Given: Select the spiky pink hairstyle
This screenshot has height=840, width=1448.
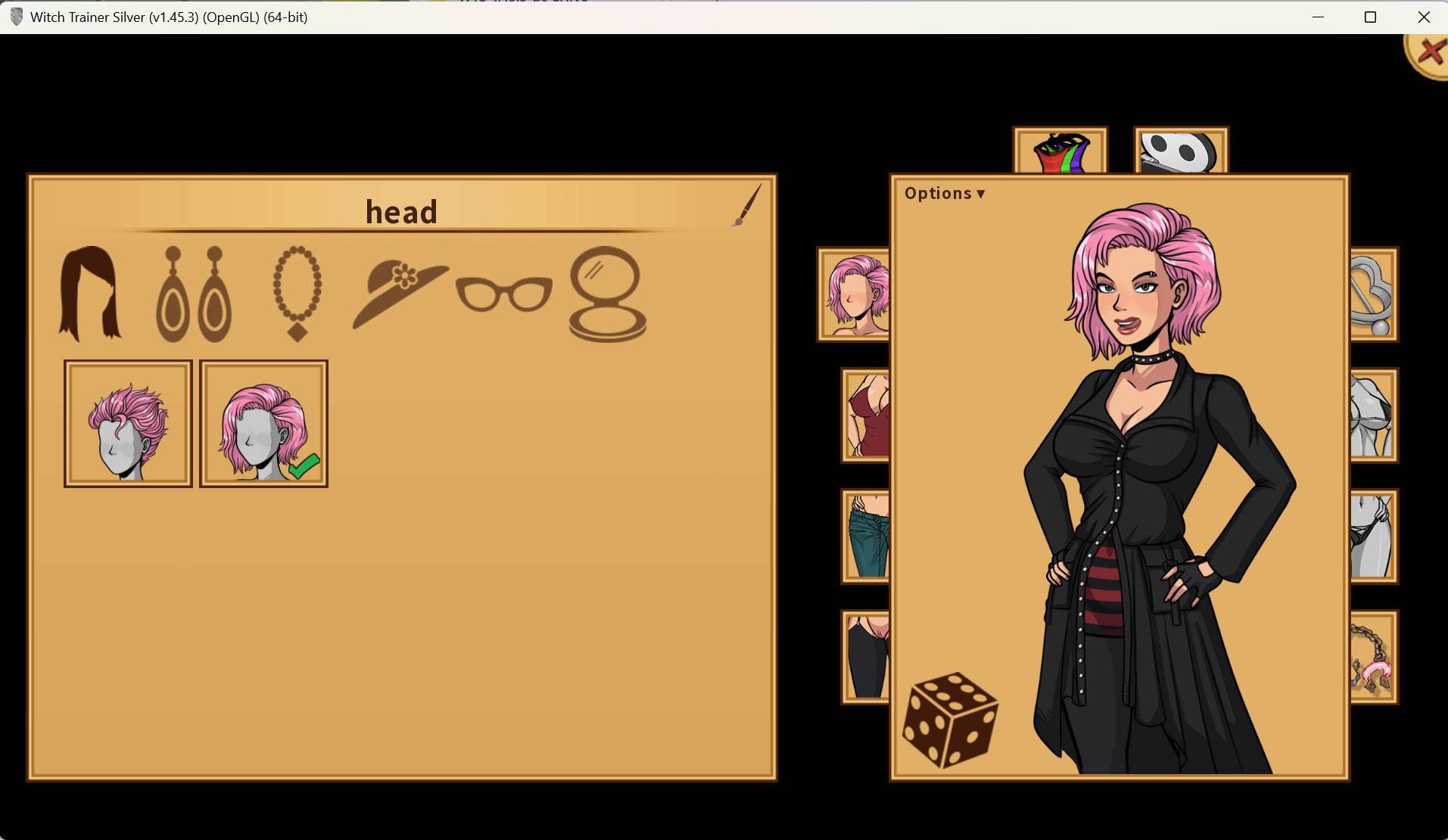Looking at the screenshot, I should [x=128, y=424].
